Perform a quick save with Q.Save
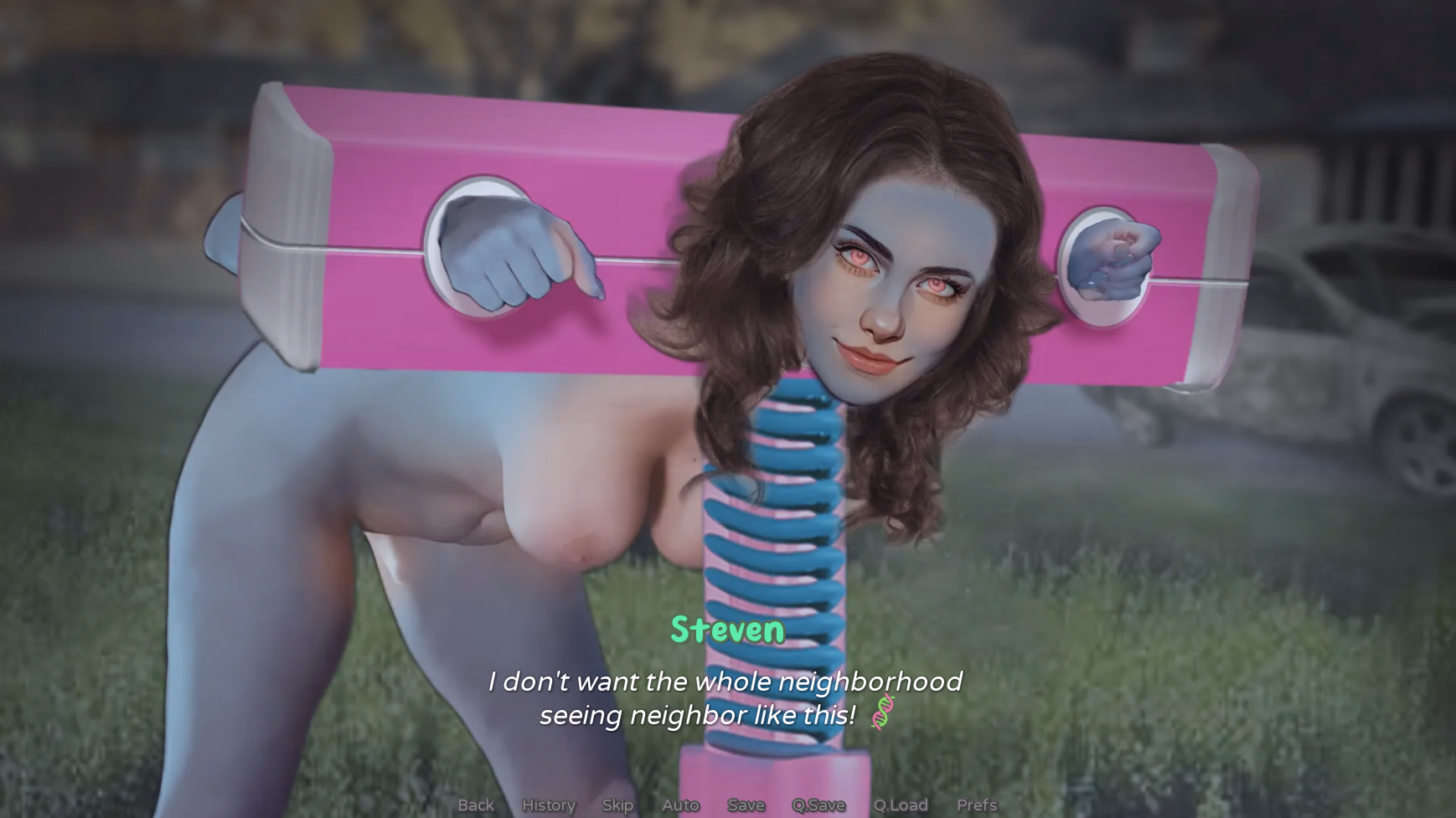This screenshot has height=818, width=1456. pyautogui.click(x=819, y=805)
